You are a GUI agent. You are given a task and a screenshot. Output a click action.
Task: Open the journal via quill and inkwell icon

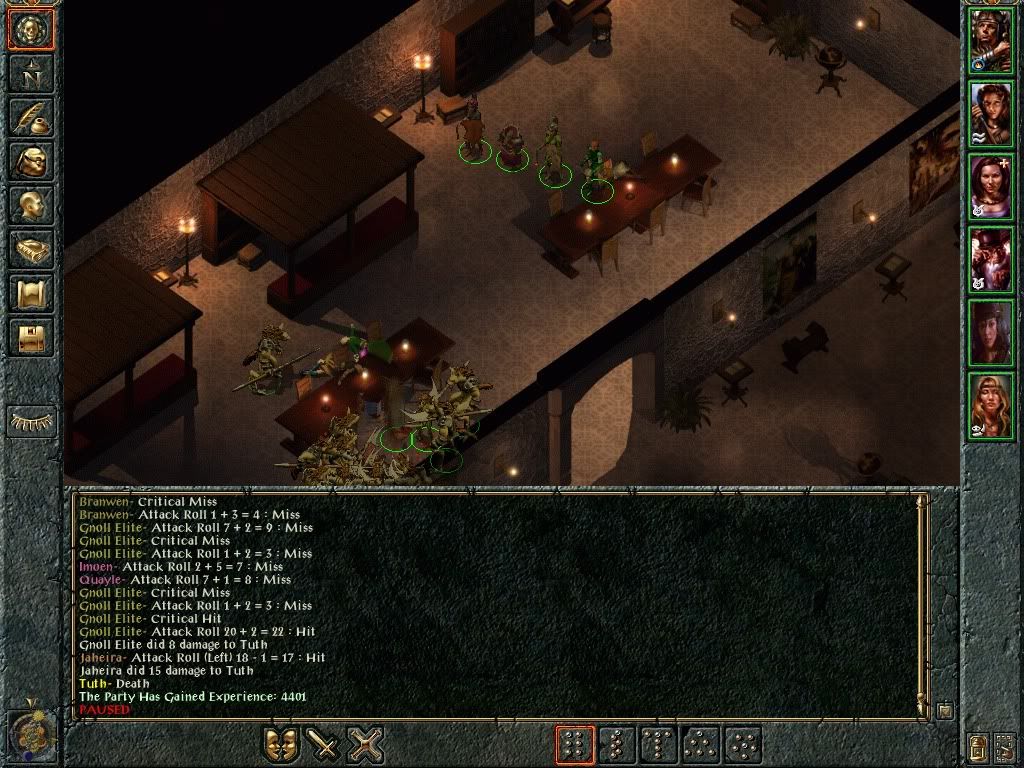[31, 117]
